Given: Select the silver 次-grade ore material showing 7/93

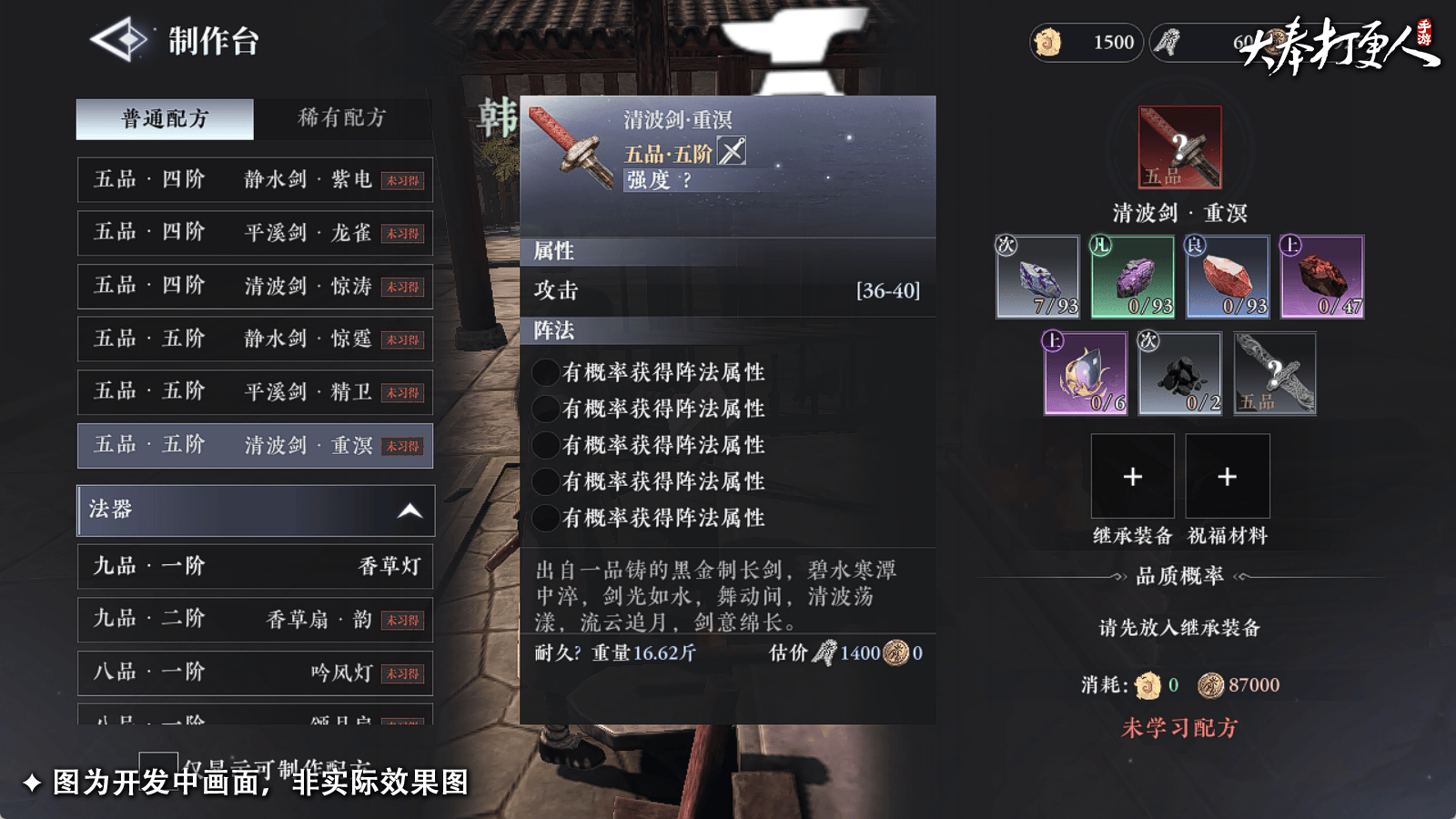Looking at the screenshot, I should [x=1036, y=277].
